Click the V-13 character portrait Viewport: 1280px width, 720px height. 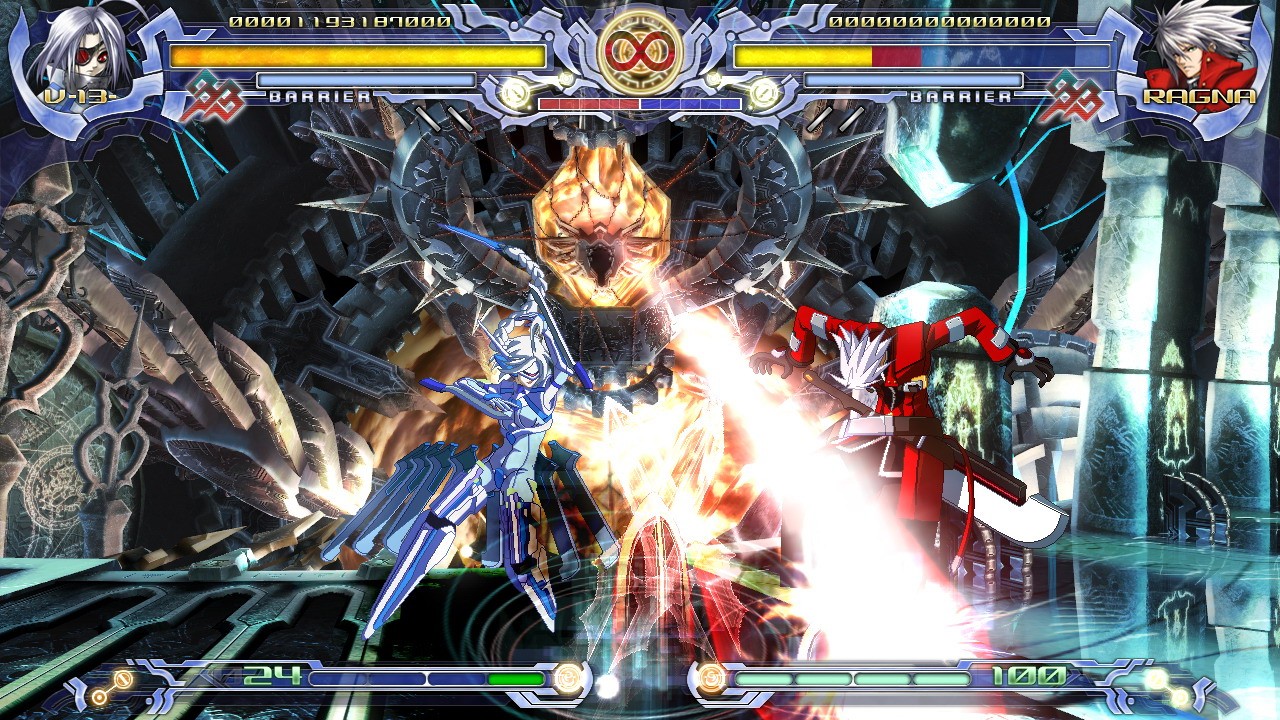pos(72,50)
